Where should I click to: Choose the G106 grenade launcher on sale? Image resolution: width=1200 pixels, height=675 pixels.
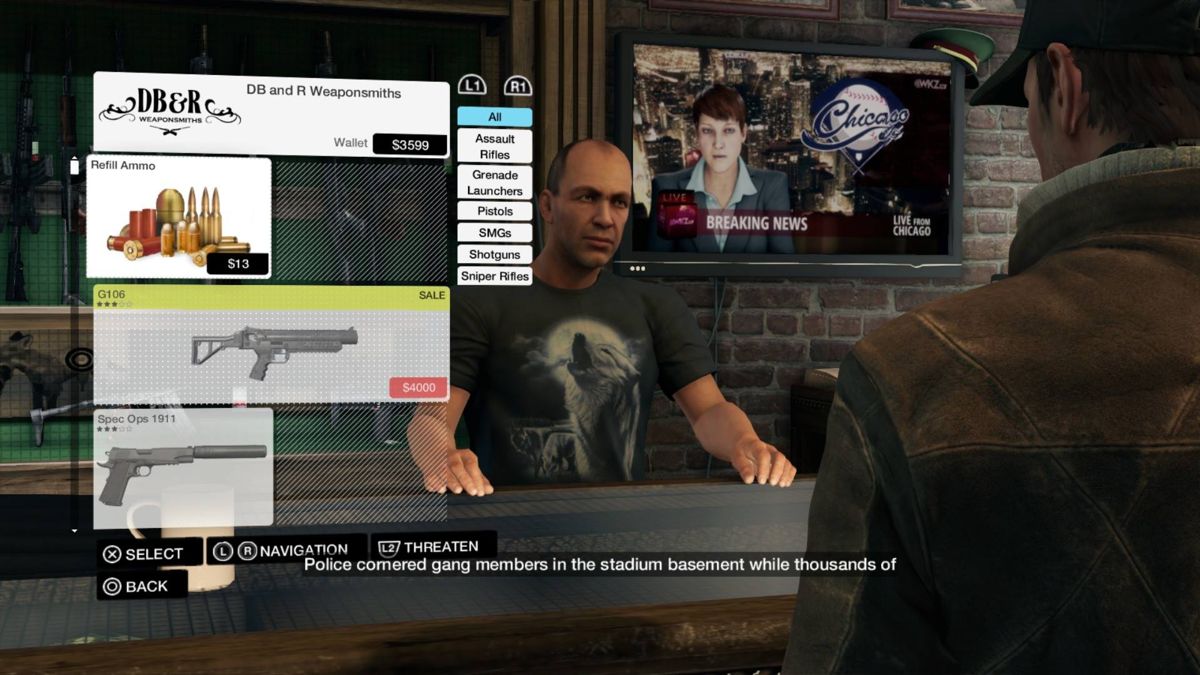(x=271, y=344)
